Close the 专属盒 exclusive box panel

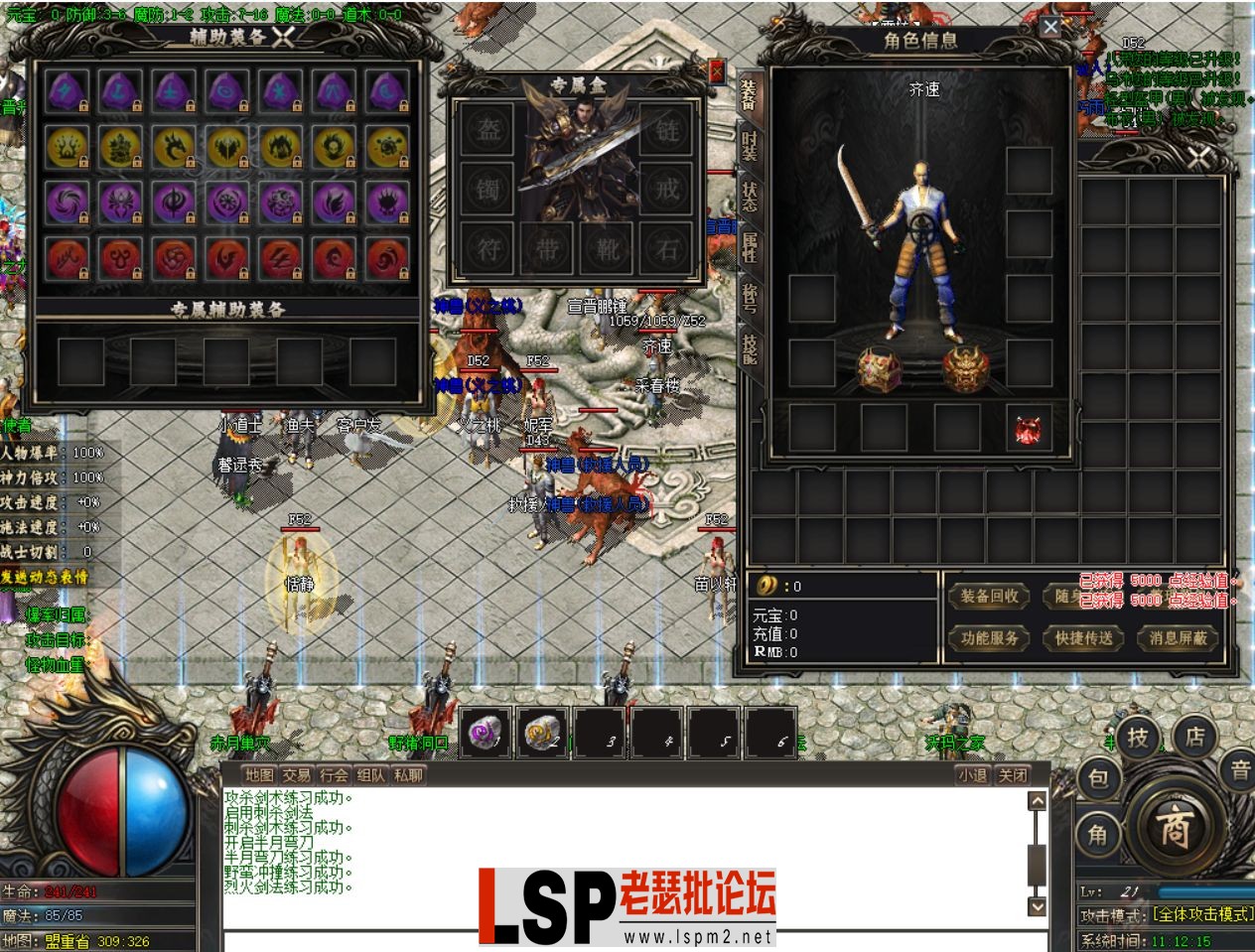[717, 71]
